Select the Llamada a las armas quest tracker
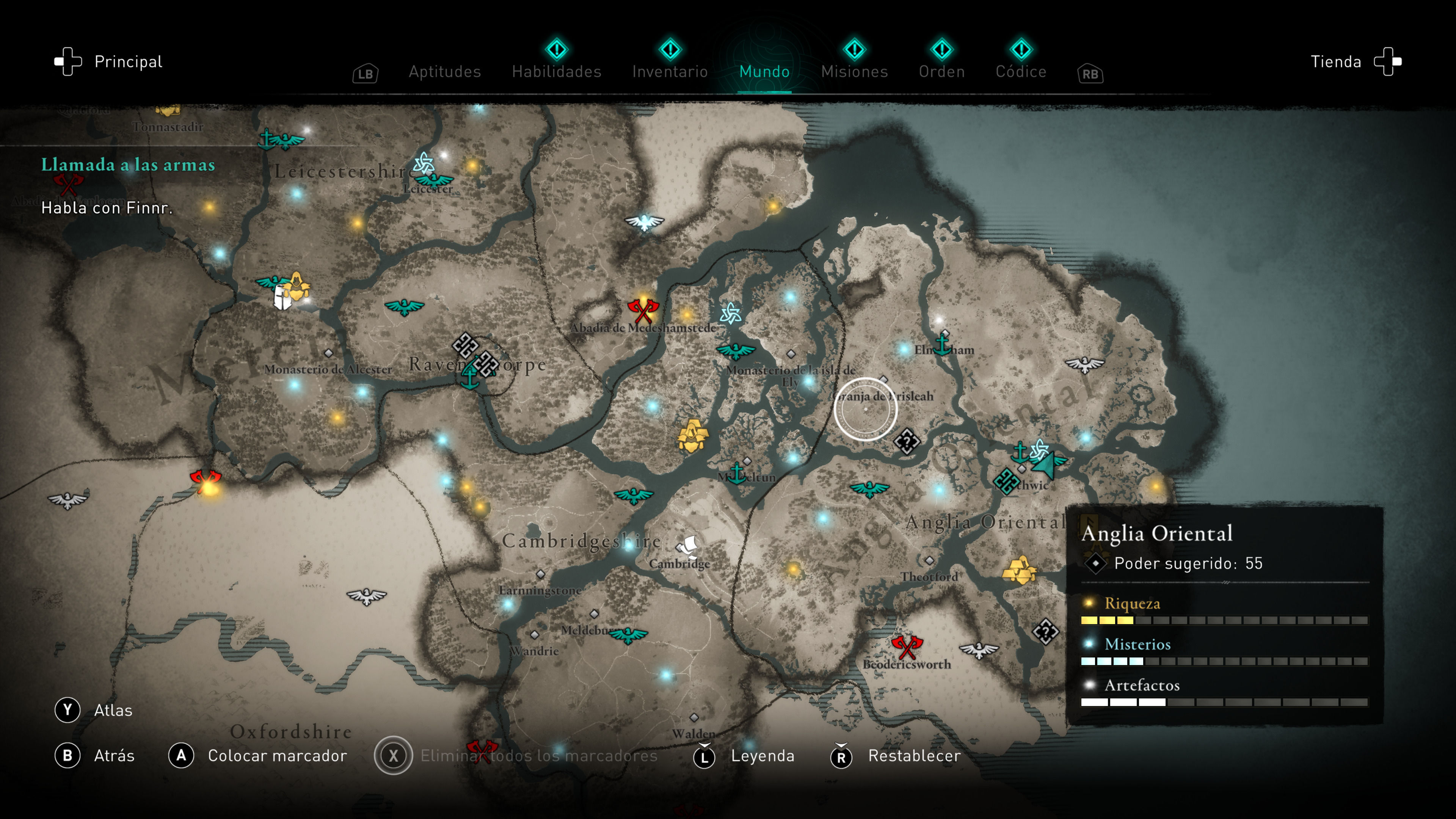The image size is (1456, 819). coord(128,165)
